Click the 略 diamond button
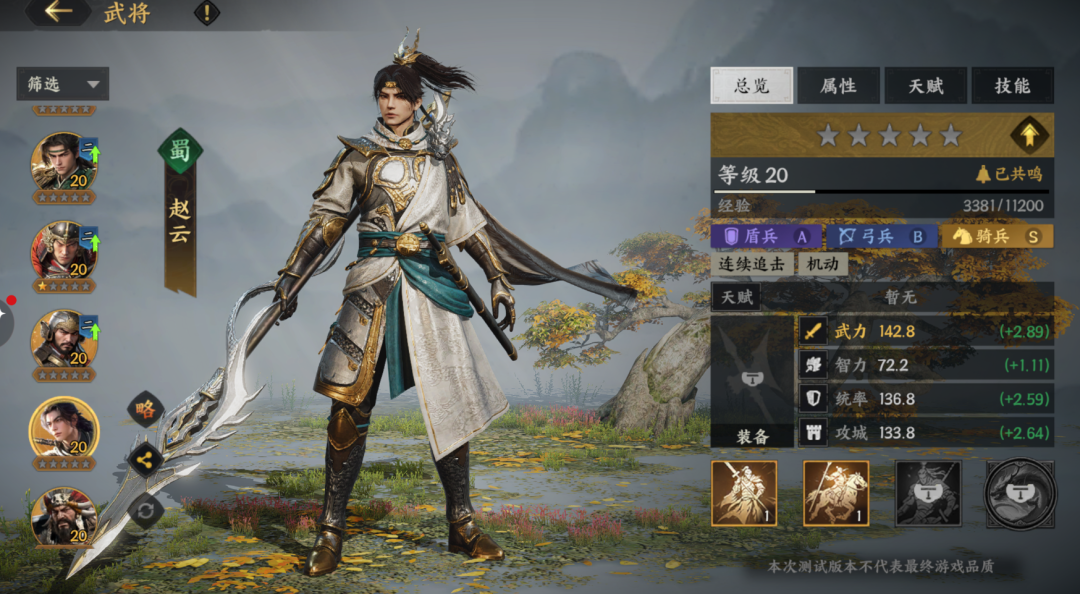Image resolution: width=1080 pixels, height=594 pixels. [x=146, y=409]
